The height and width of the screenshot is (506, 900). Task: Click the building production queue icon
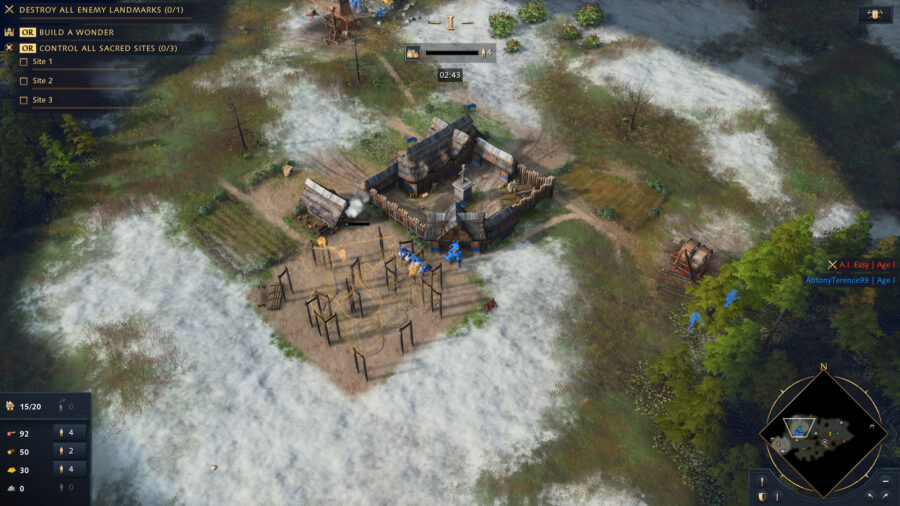[412, 53]
